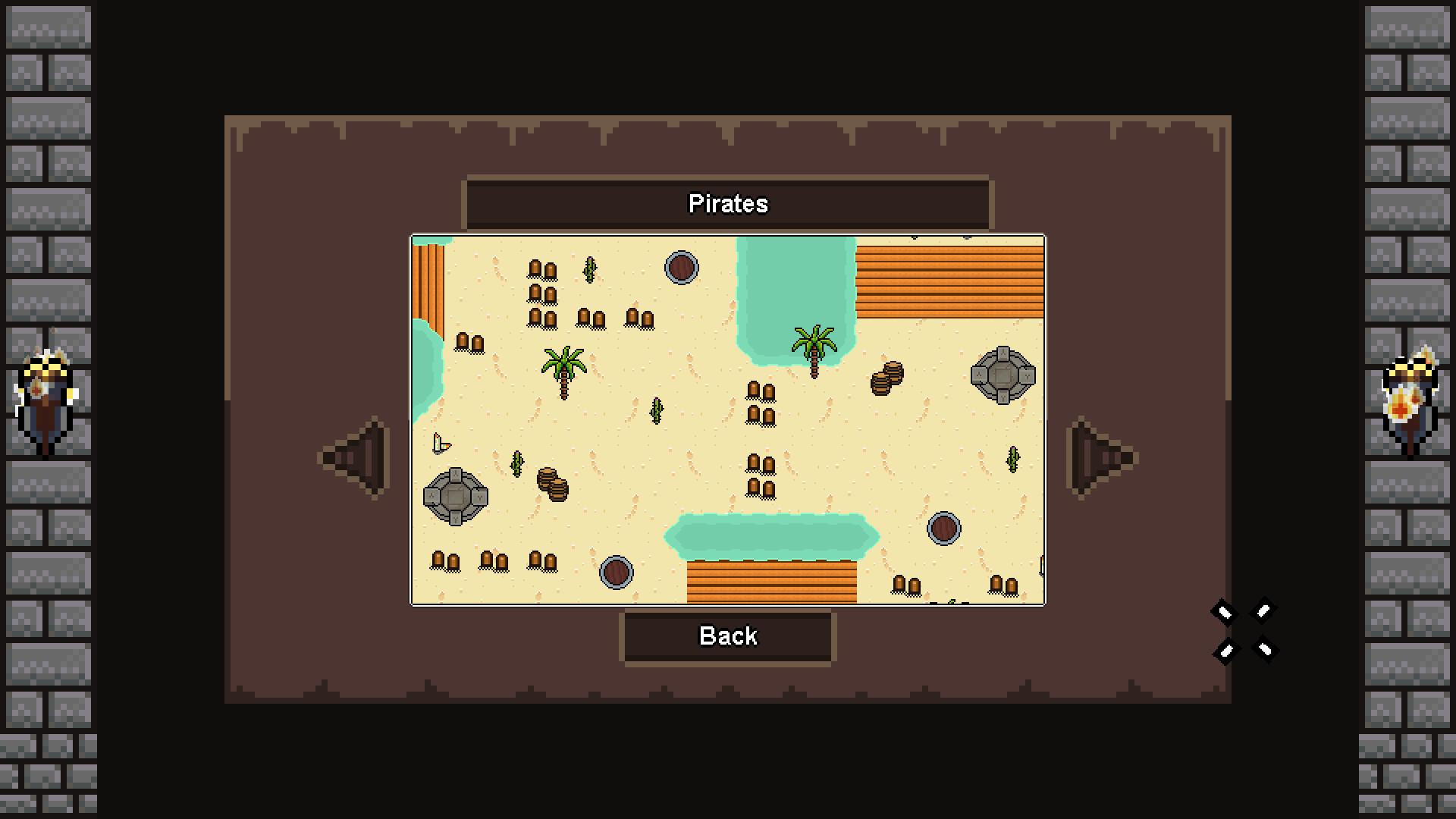
Task: Select the stone well structure at top right
Action: pyautogui.click(x=1001, y=373)
